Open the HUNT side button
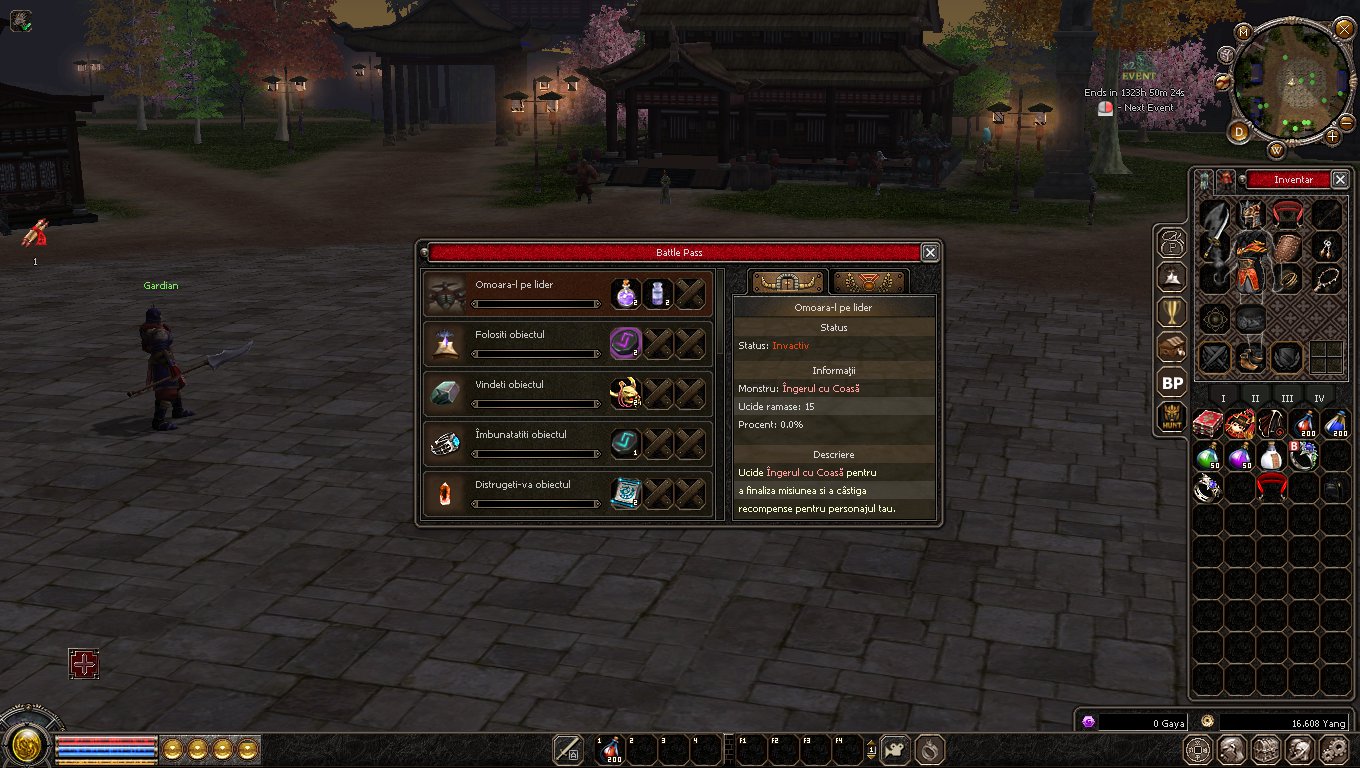Screen dimensions: 1360x768 pos(1172,417)
